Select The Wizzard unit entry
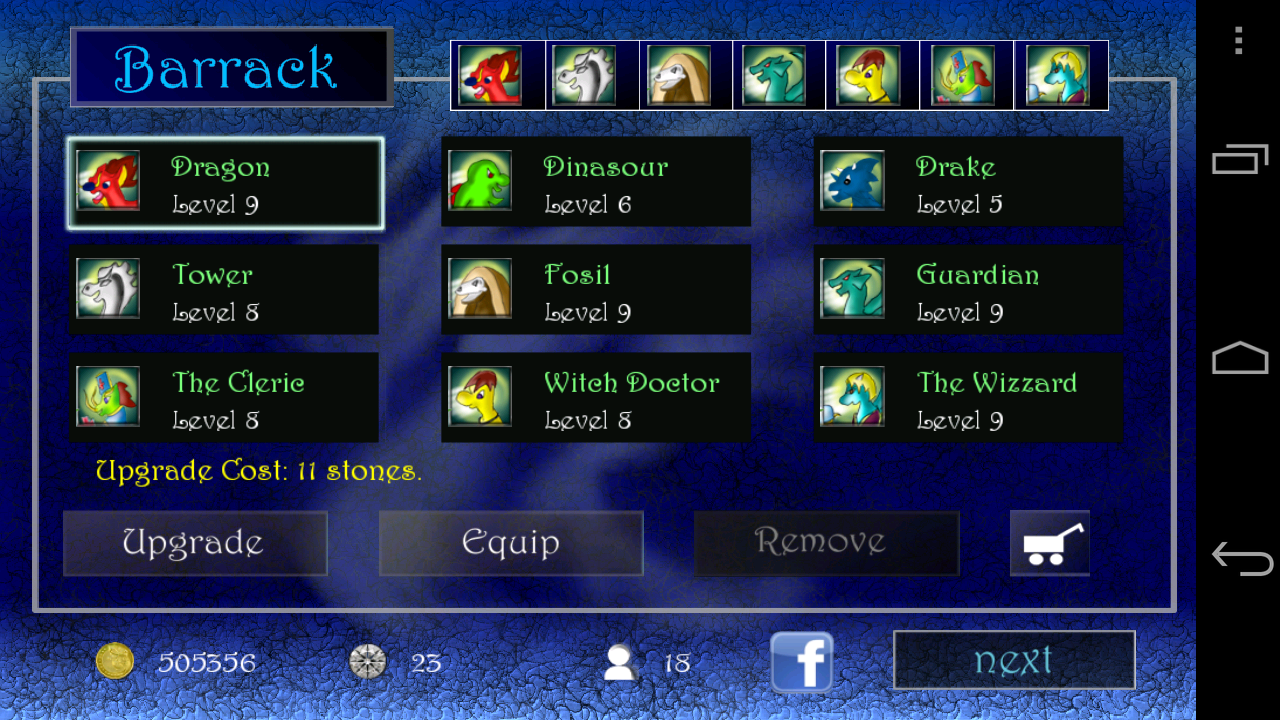Image resolution: width=1280 pixels, height=720 pixels. click(967, 397)
